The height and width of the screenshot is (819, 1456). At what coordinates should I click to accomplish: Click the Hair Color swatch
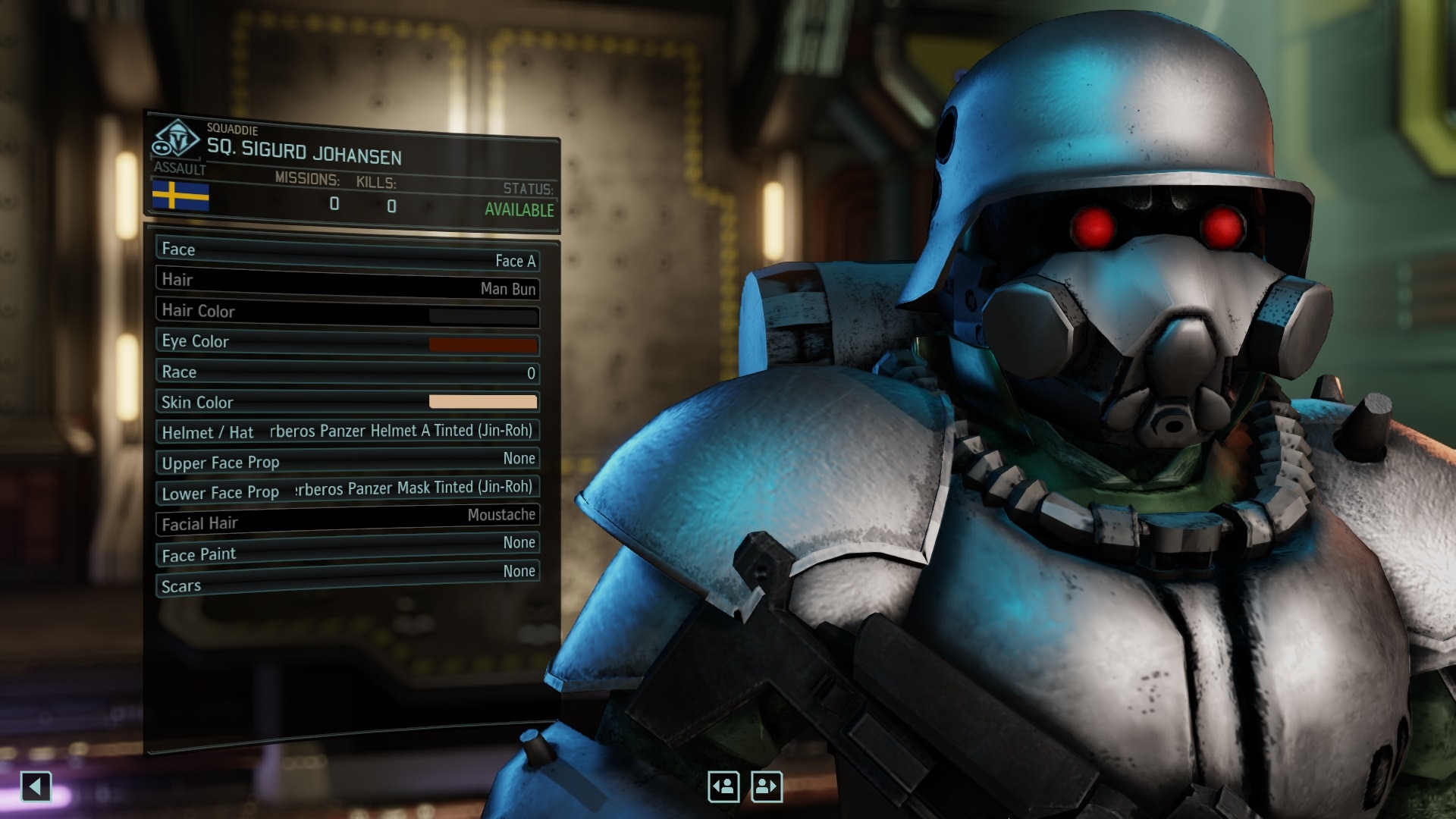[483, 315]
